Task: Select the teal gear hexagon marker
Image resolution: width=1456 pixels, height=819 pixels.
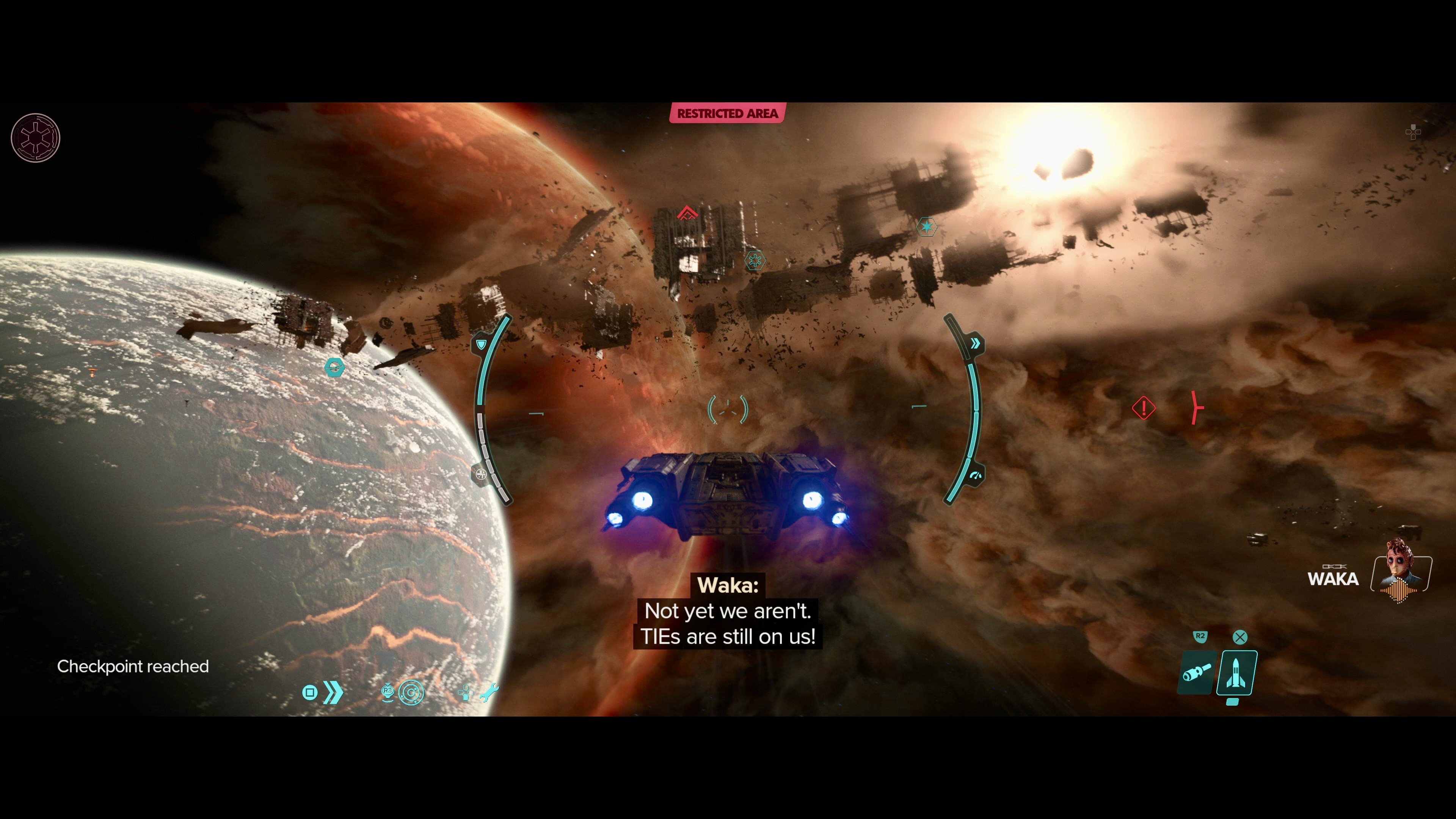Action: coord(755,260)
